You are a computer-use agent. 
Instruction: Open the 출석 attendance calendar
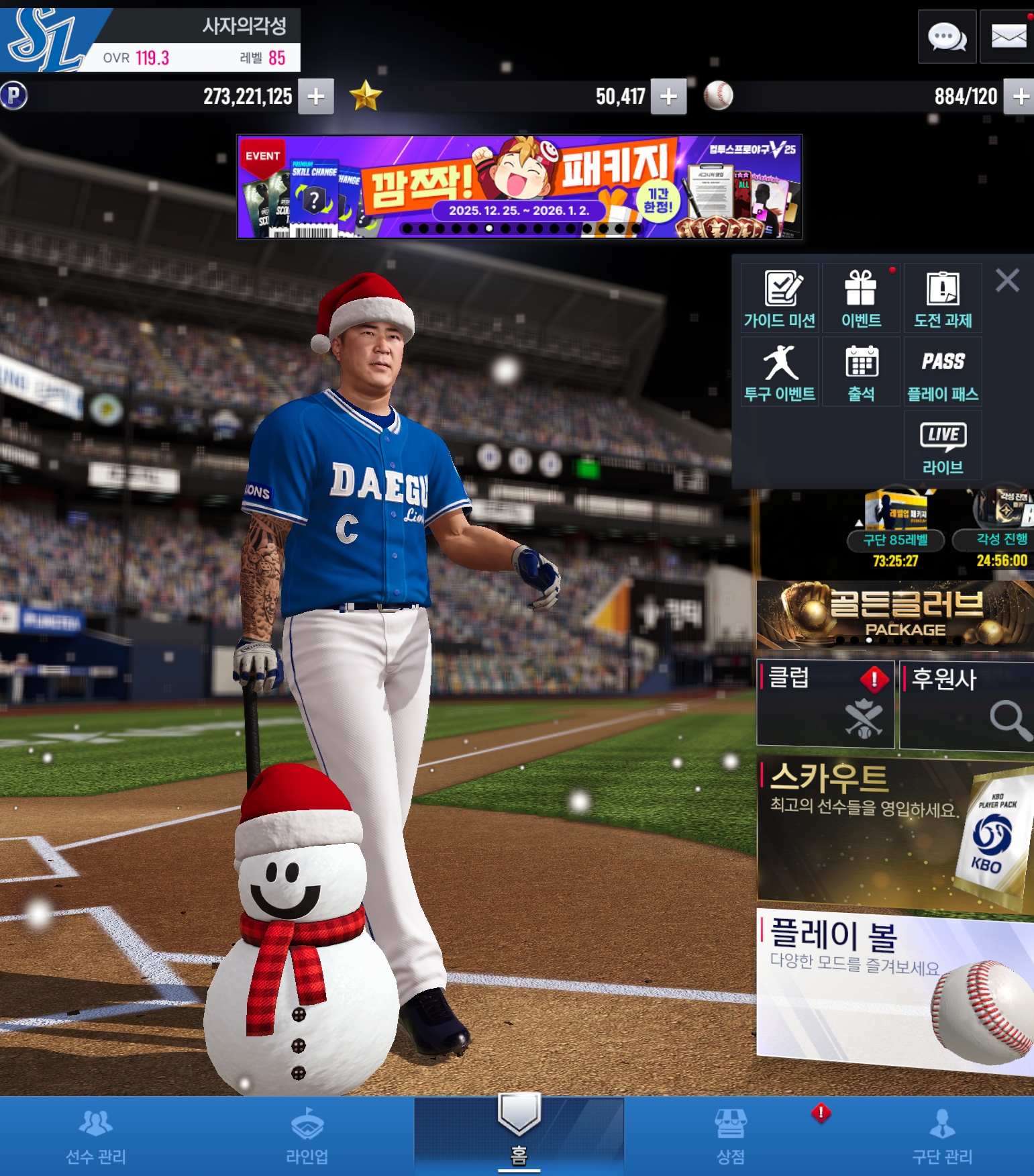pos(861,373)
